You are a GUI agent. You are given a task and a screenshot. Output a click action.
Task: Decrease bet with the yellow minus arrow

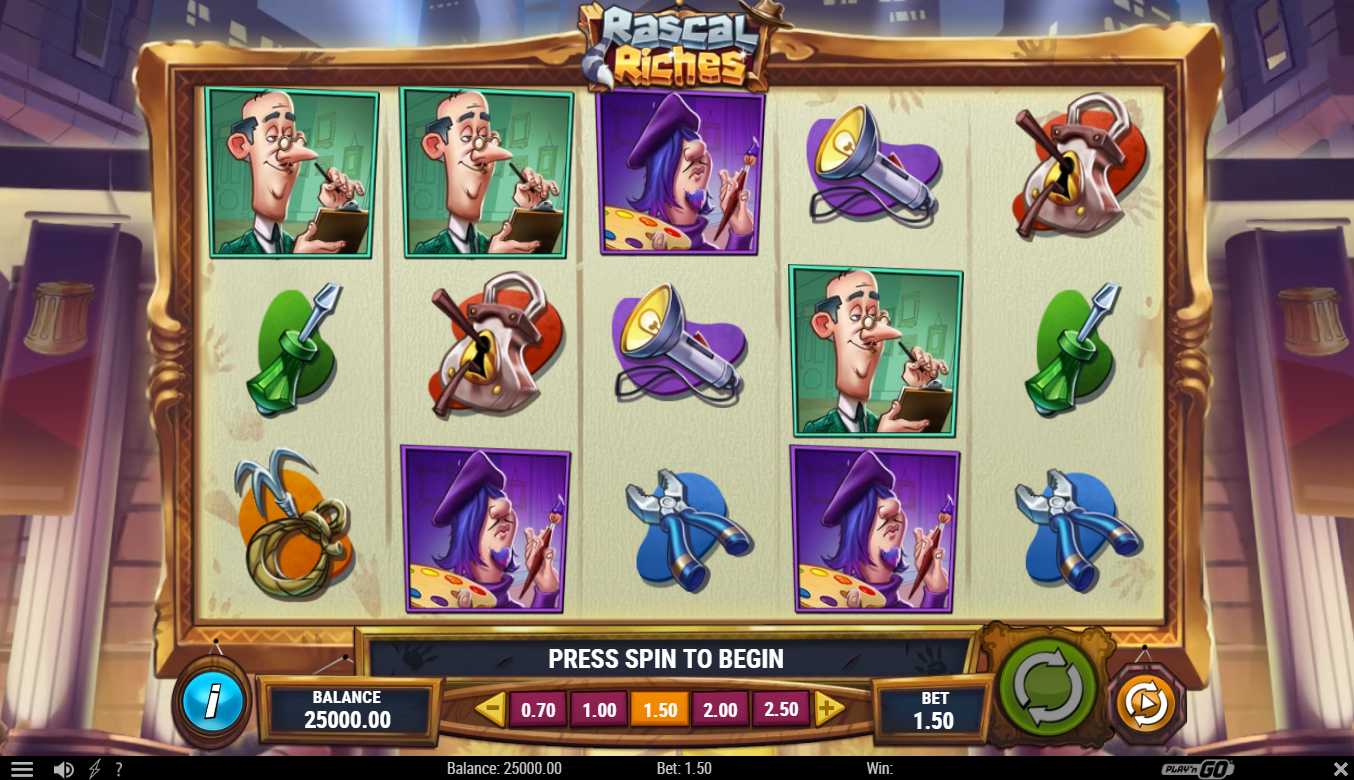(x=489, y=710)
